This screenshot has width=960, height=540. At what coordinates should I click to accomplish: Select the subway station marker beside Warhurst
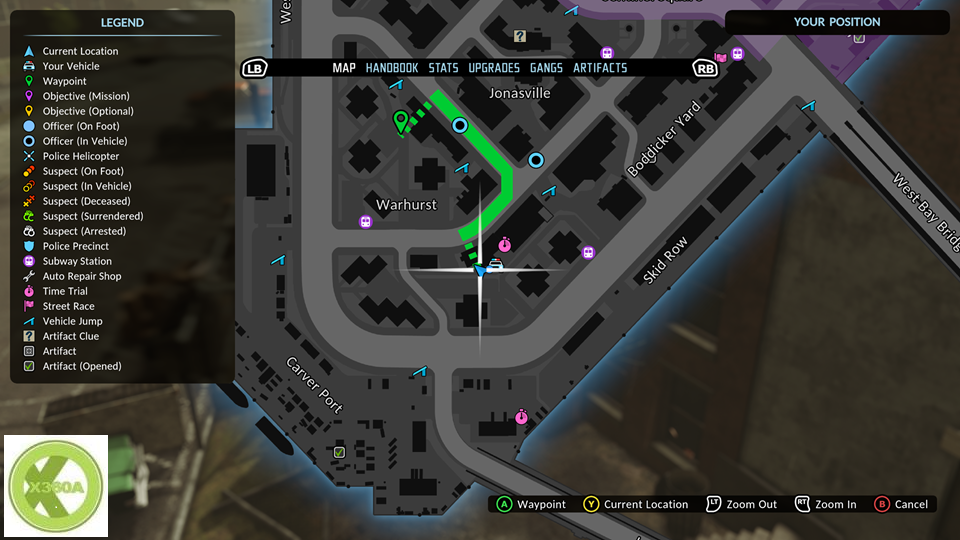(x=365, y=221)
